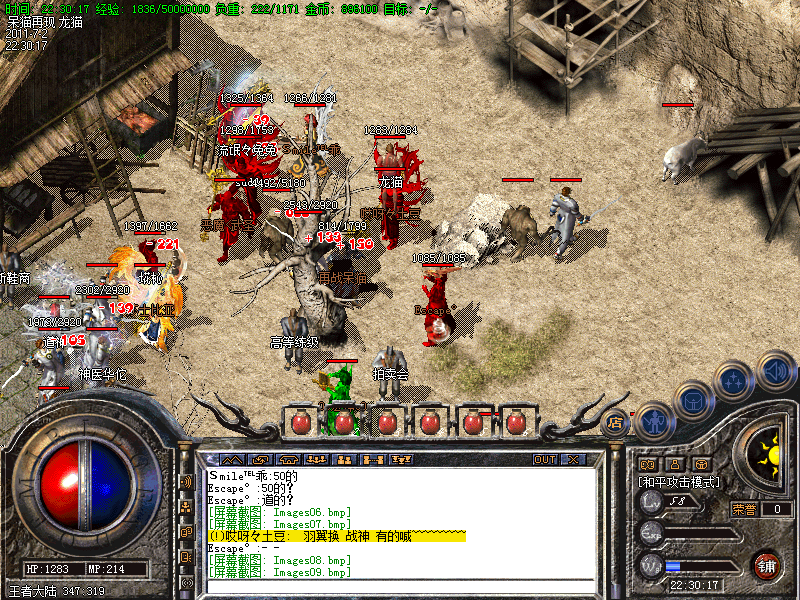Open the shop via the 店 button
This screenshot has width=800, height=600.
click(x=615, y=421)
